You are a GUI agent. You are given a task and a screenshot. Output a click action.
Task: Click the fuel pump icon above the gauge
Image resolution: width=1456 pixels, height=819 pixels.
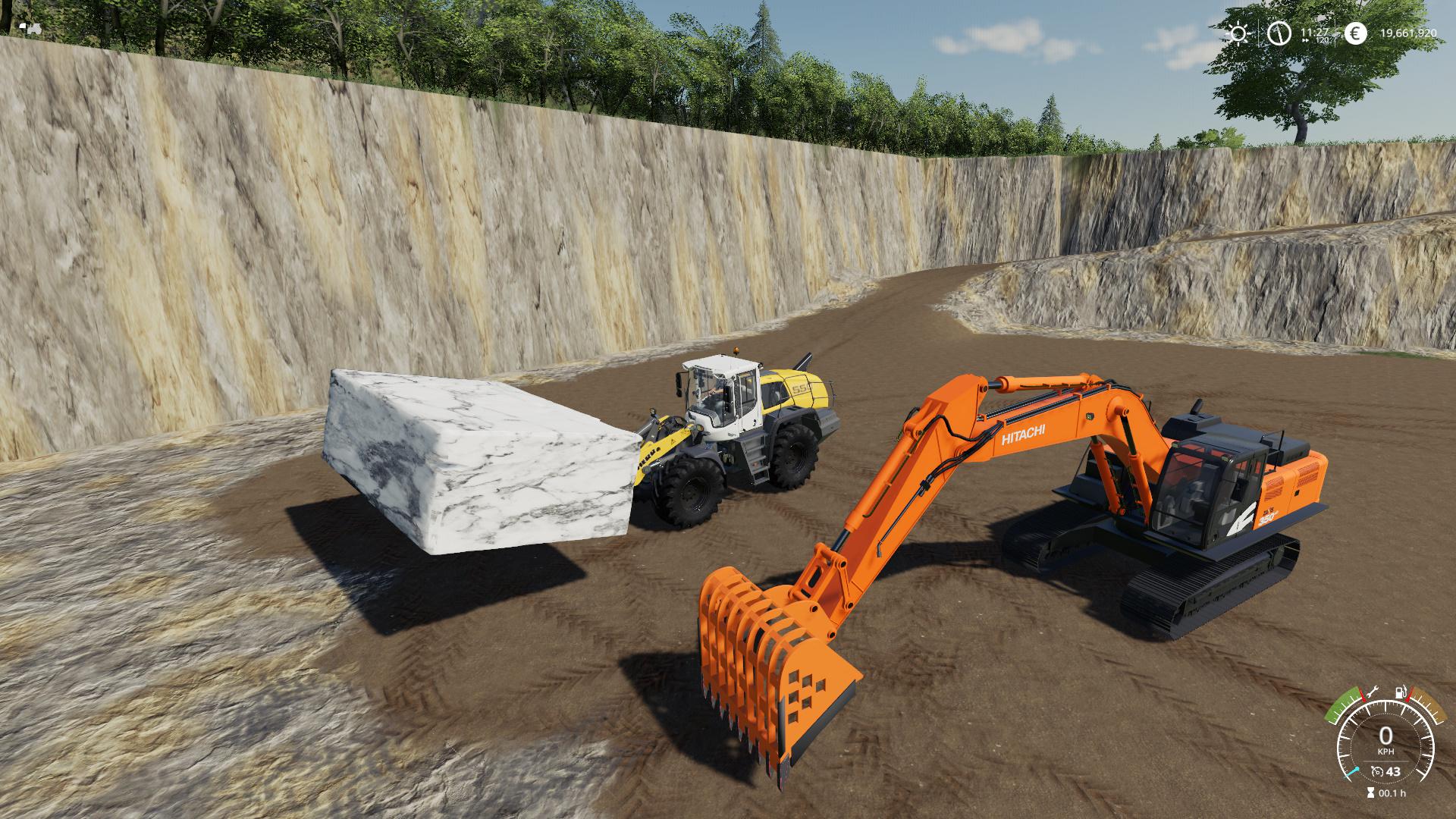[1399, 692]
